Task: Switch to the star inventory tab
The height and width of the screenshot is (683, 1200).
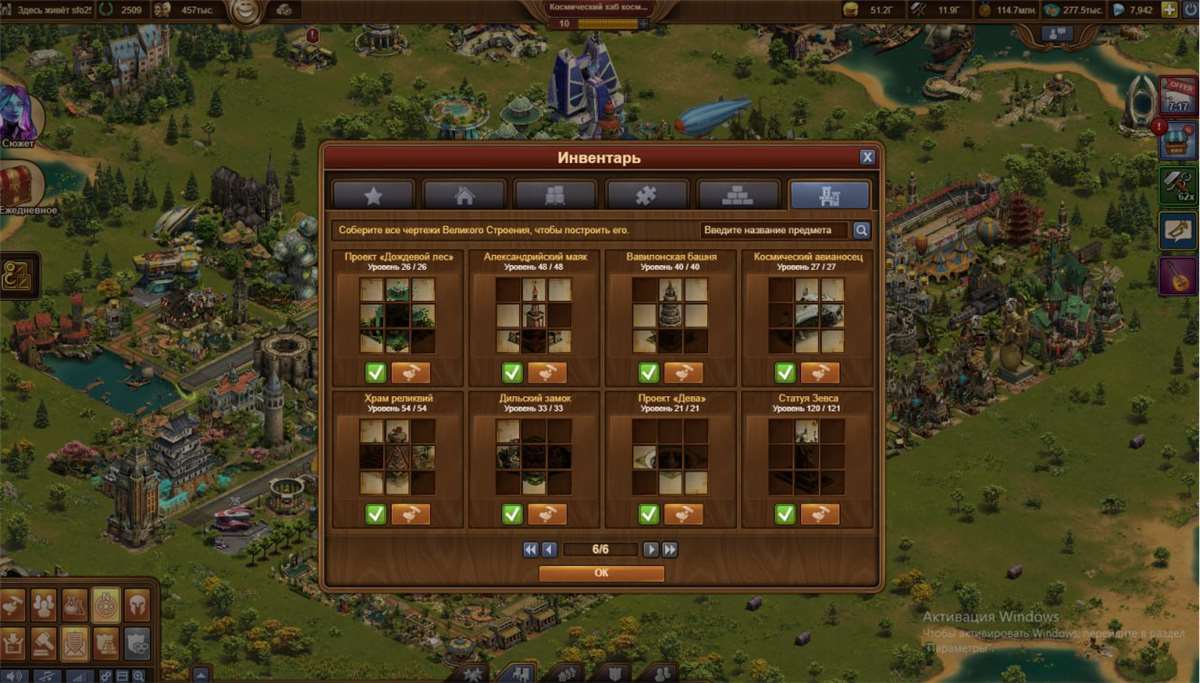Action: pyautogui.click(x=373, y=195)
